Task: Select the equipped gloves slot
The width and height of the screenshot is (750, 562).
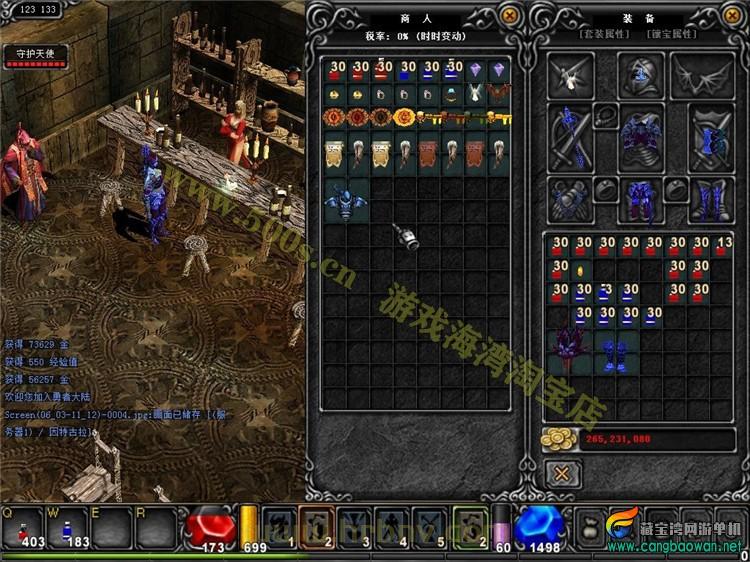Action: point(569,197)
